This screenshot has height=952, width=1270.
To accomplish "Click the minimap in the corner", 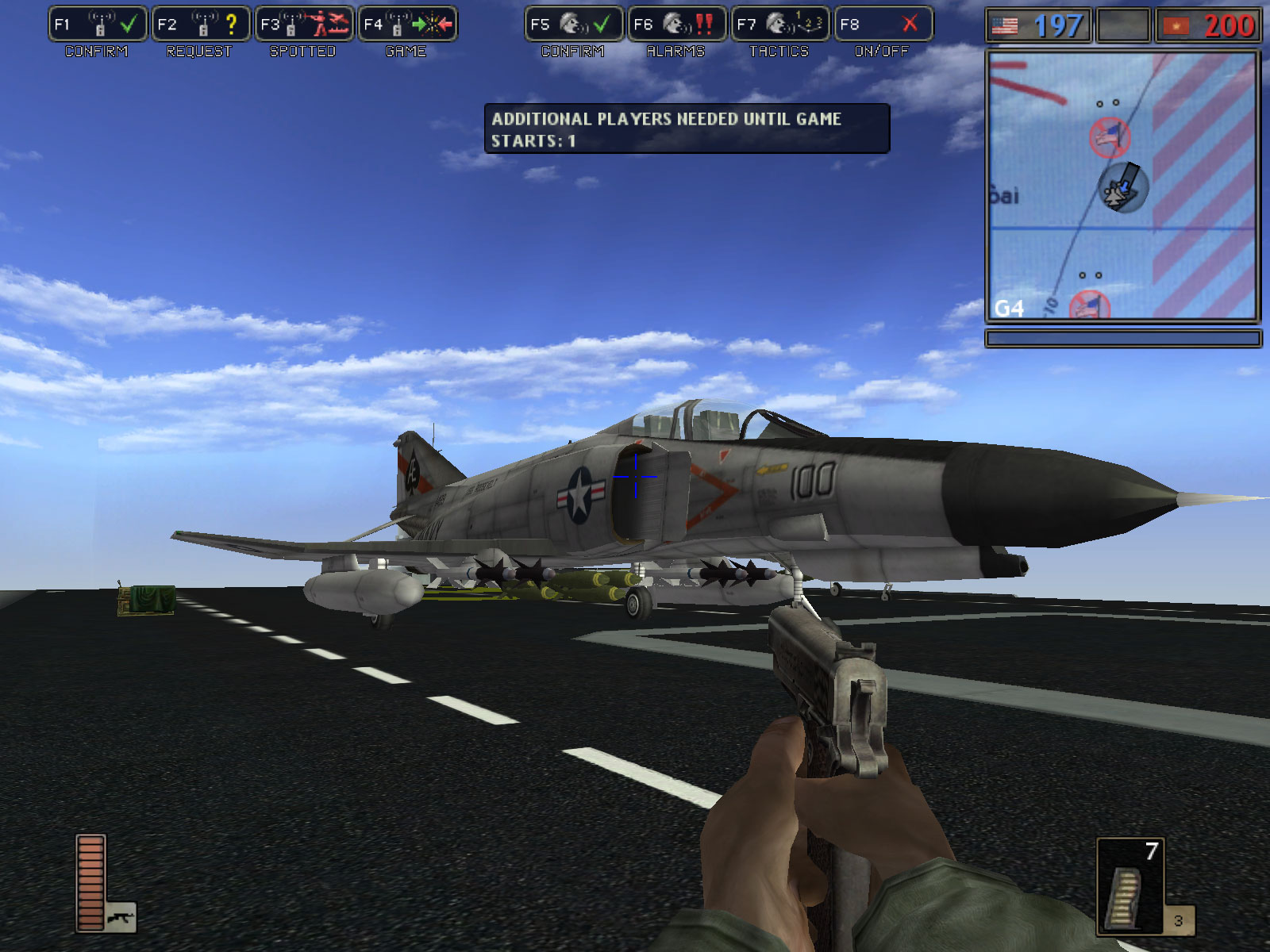I will [x=1122, y=186].
